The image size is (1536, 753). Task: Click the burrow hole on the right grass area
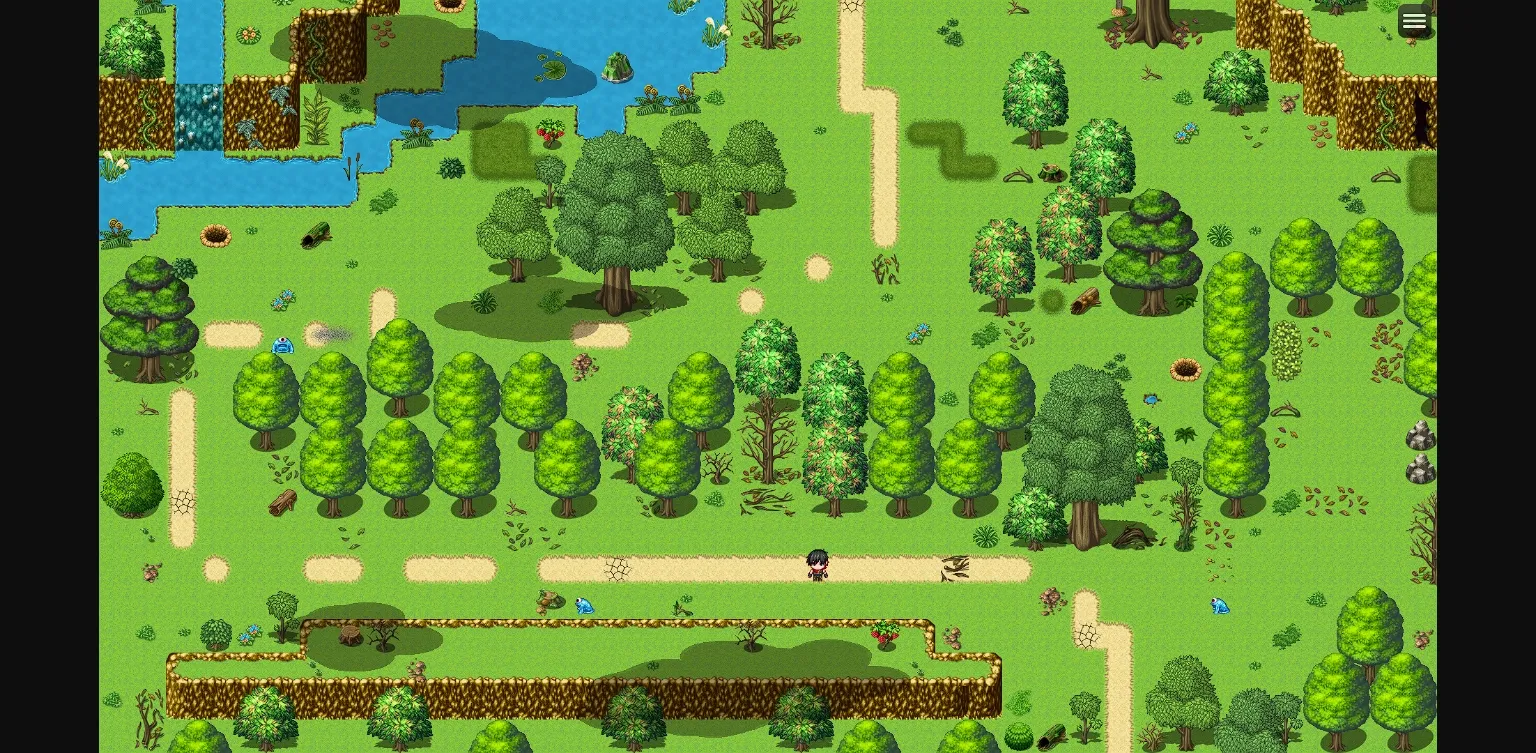[1184, 368]
